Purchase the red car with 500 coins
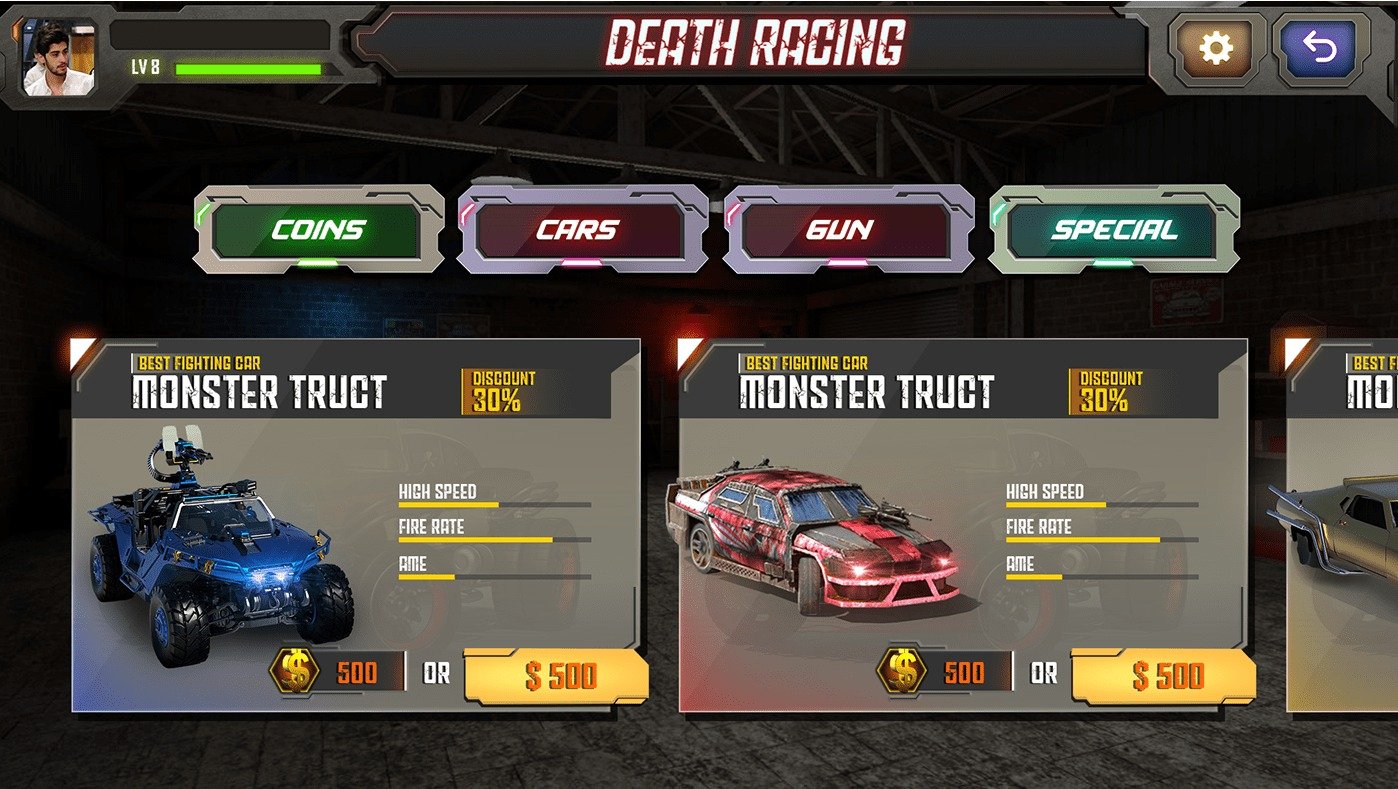Image resolution: width=1398 pixels, height=789 pixels. (947, 672)
